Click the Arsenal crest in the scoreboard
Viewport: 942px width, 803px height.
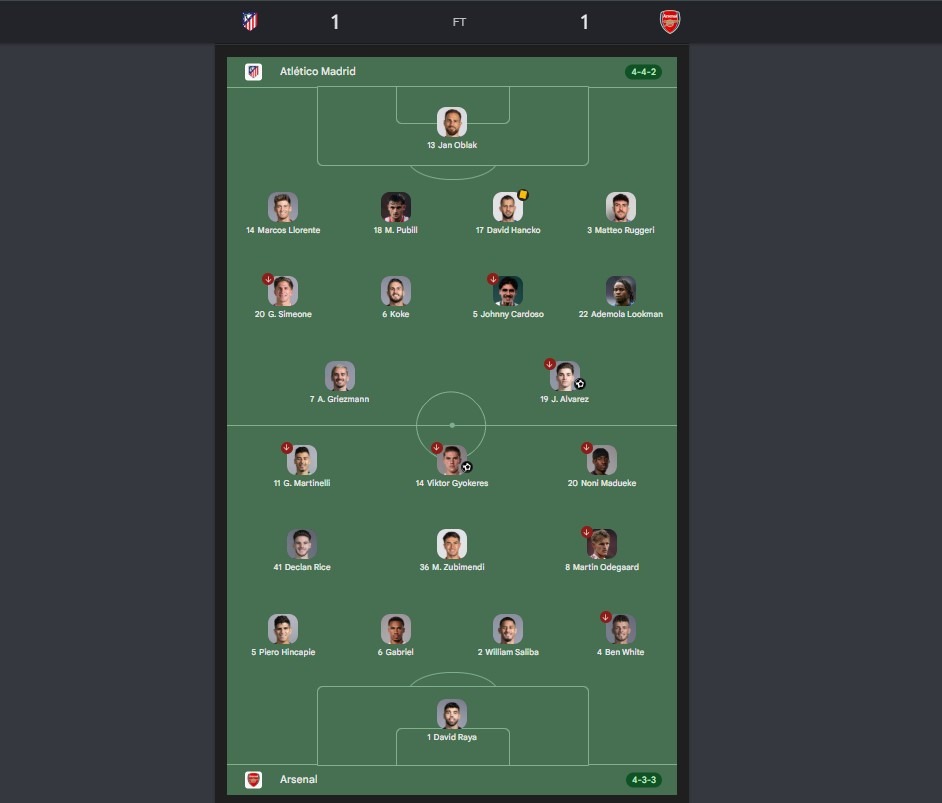point(670,21)
